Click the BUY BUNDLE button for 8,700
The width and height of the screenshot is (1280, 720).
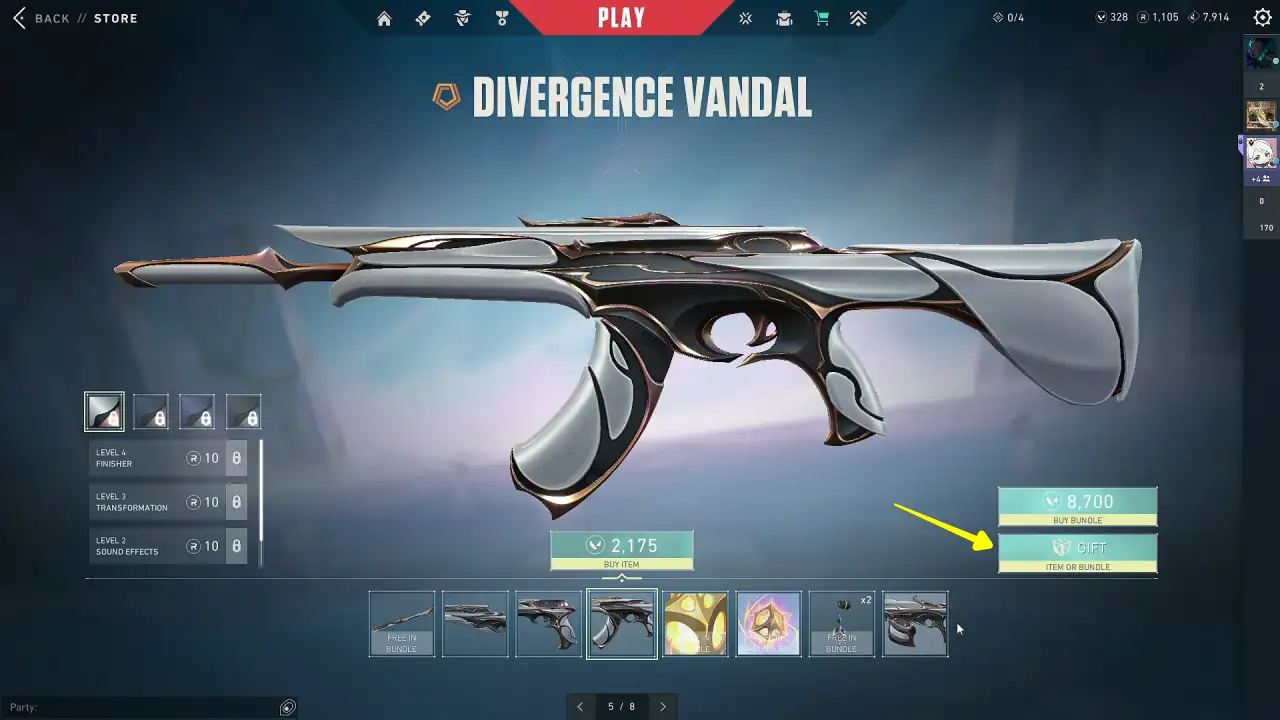[x=1078, y=505]
